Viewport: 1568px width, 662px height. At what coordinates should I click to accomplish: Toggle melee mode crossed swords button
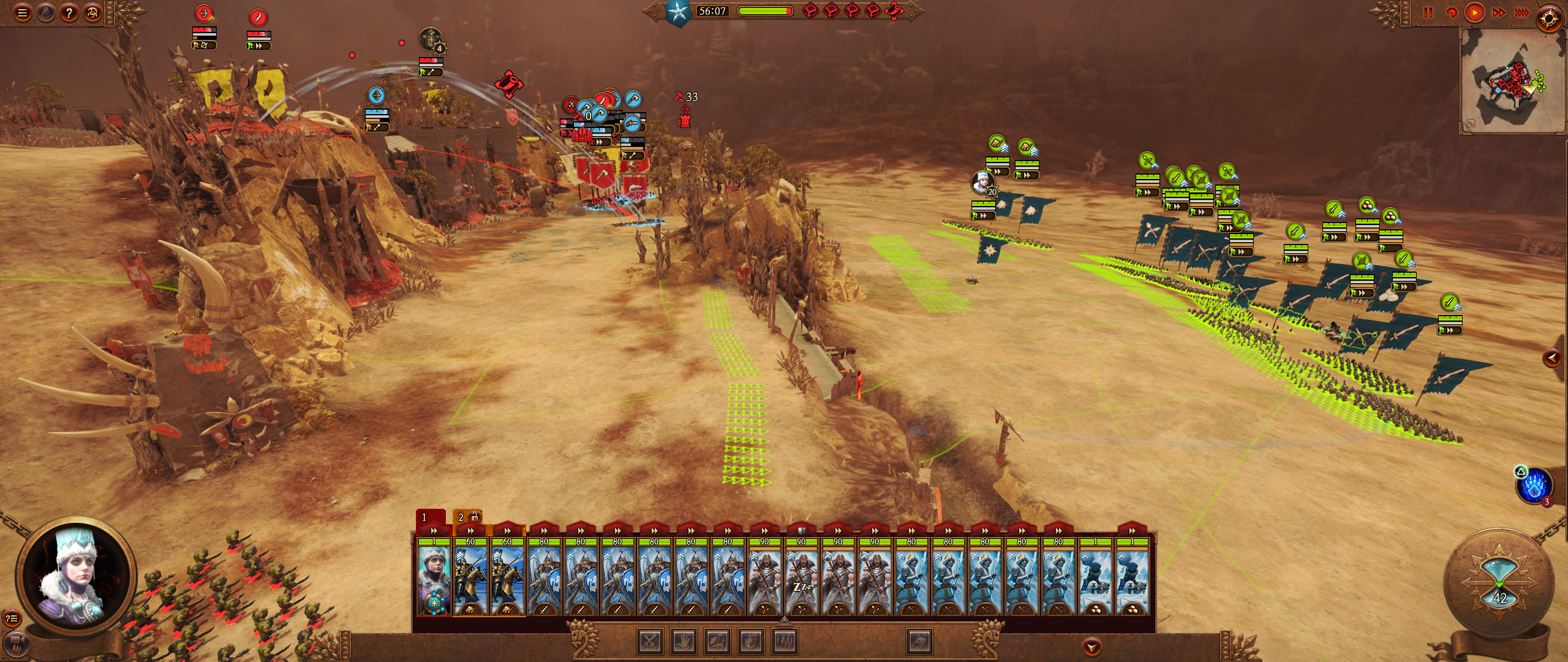coord(650,642)
